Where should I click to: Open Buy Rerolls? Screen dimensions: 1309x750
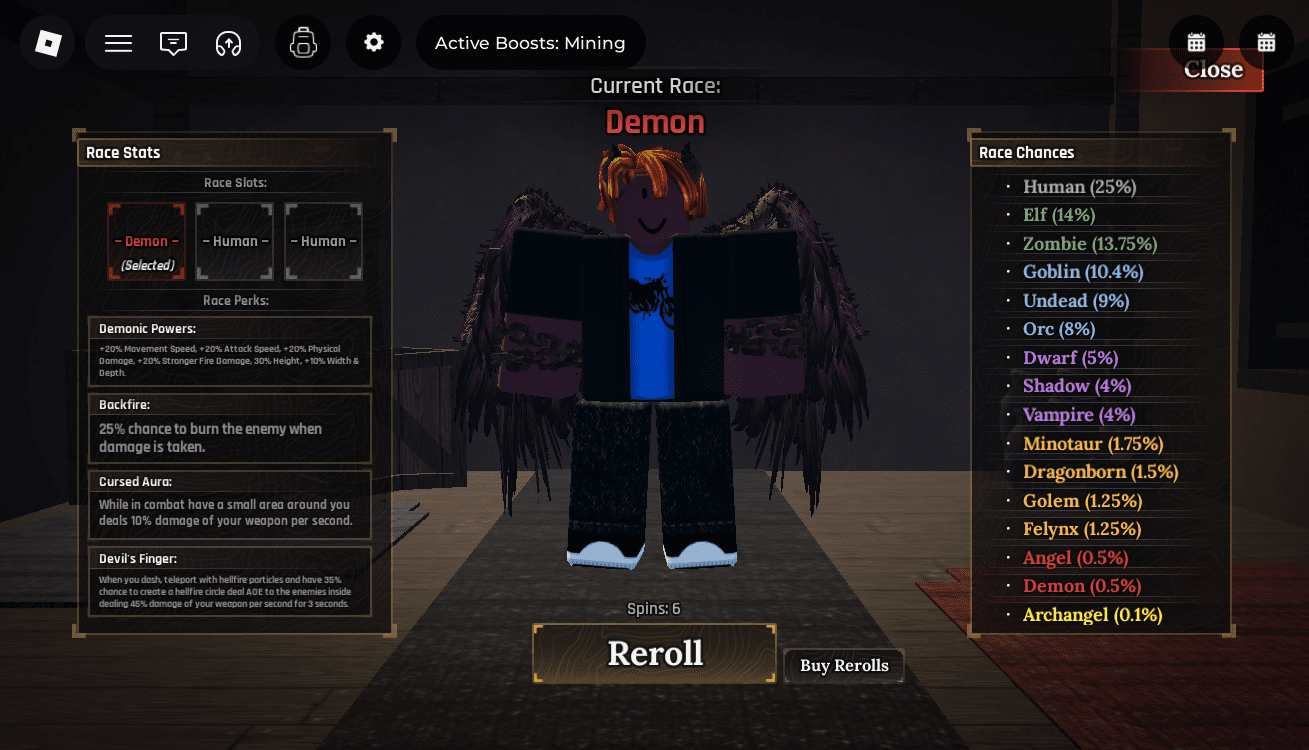pos(843,665)
